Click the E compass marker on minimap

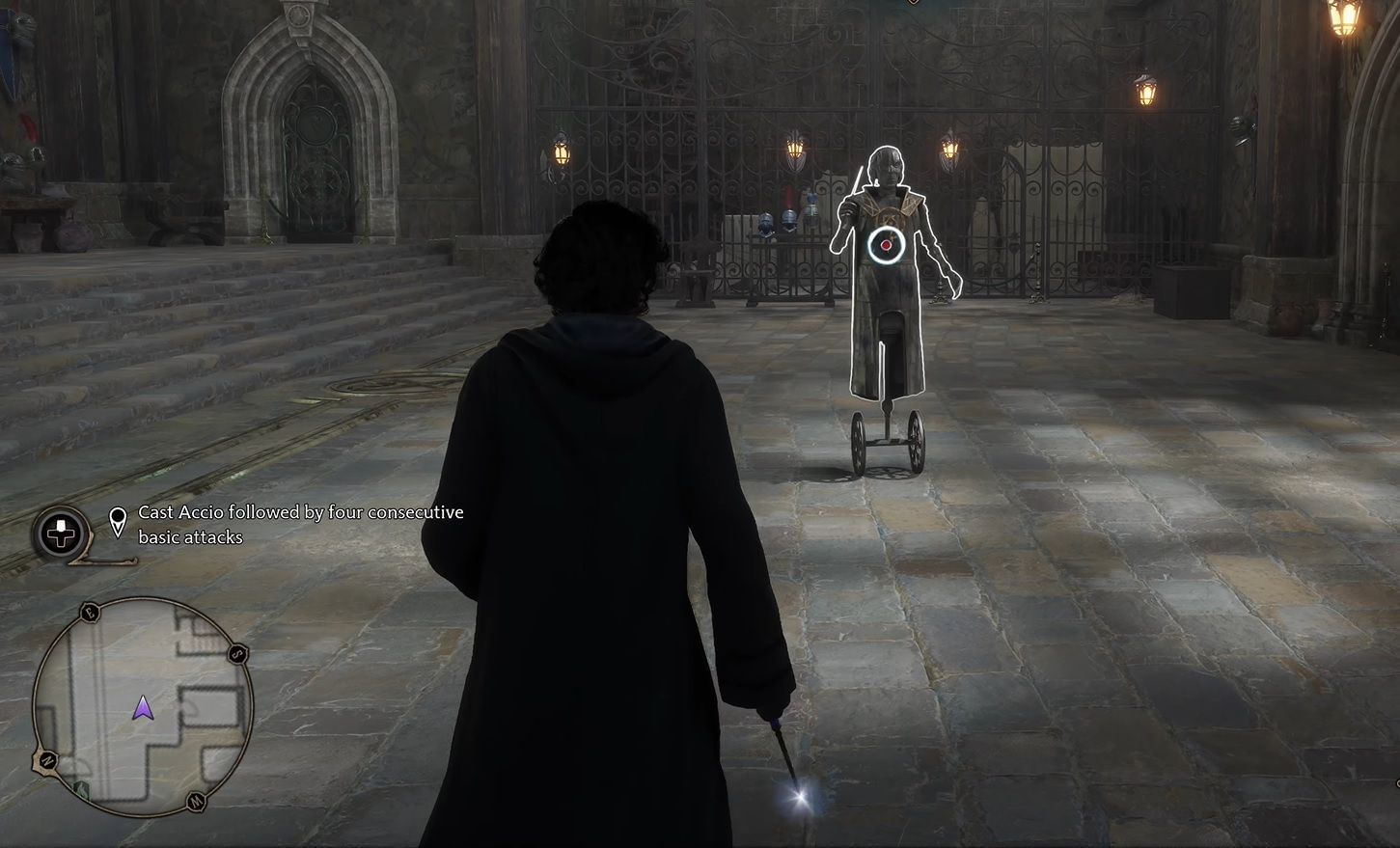89,614
